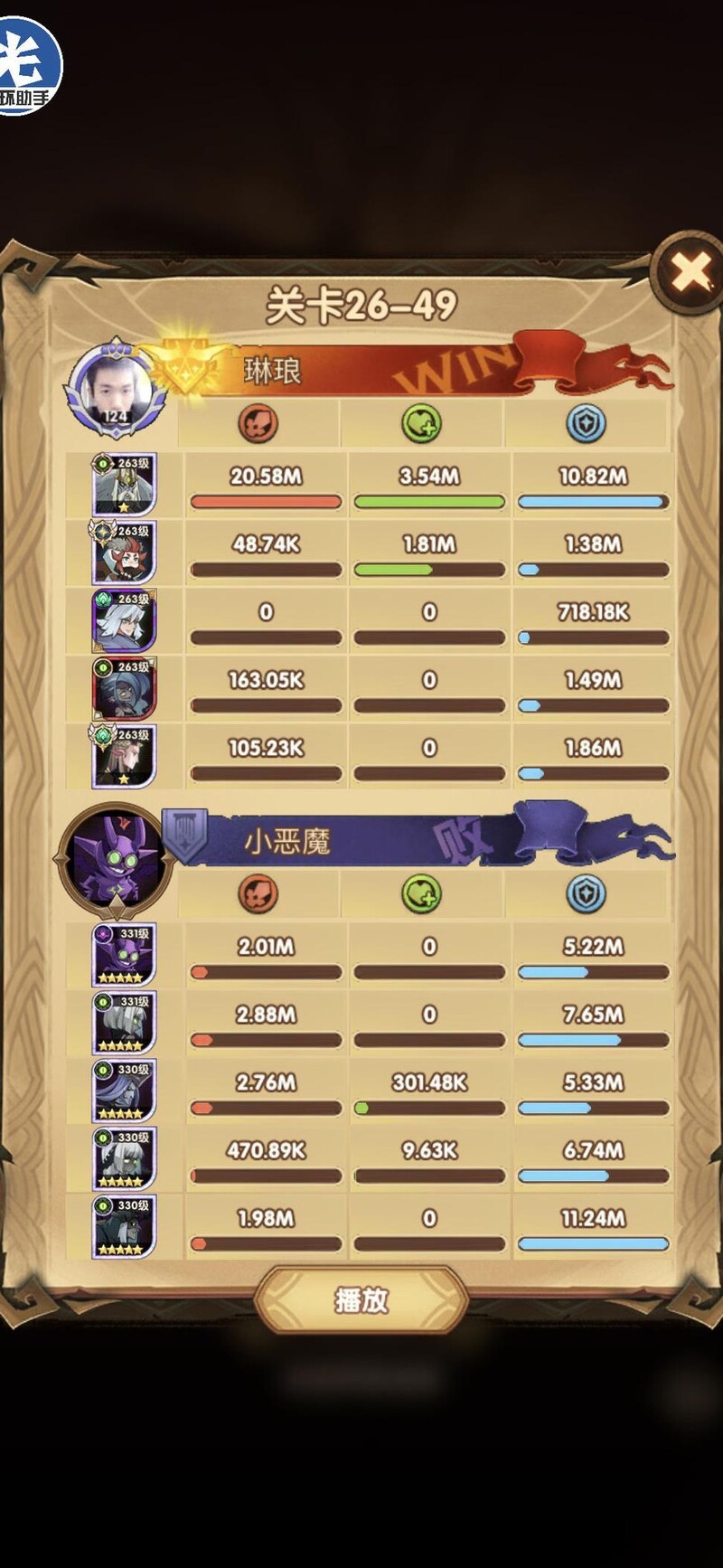The height and width of the screenshot is (1568, 723).
Task: Select the winning team's white spiky-haired hero portrait
Action: coord(124,621)
